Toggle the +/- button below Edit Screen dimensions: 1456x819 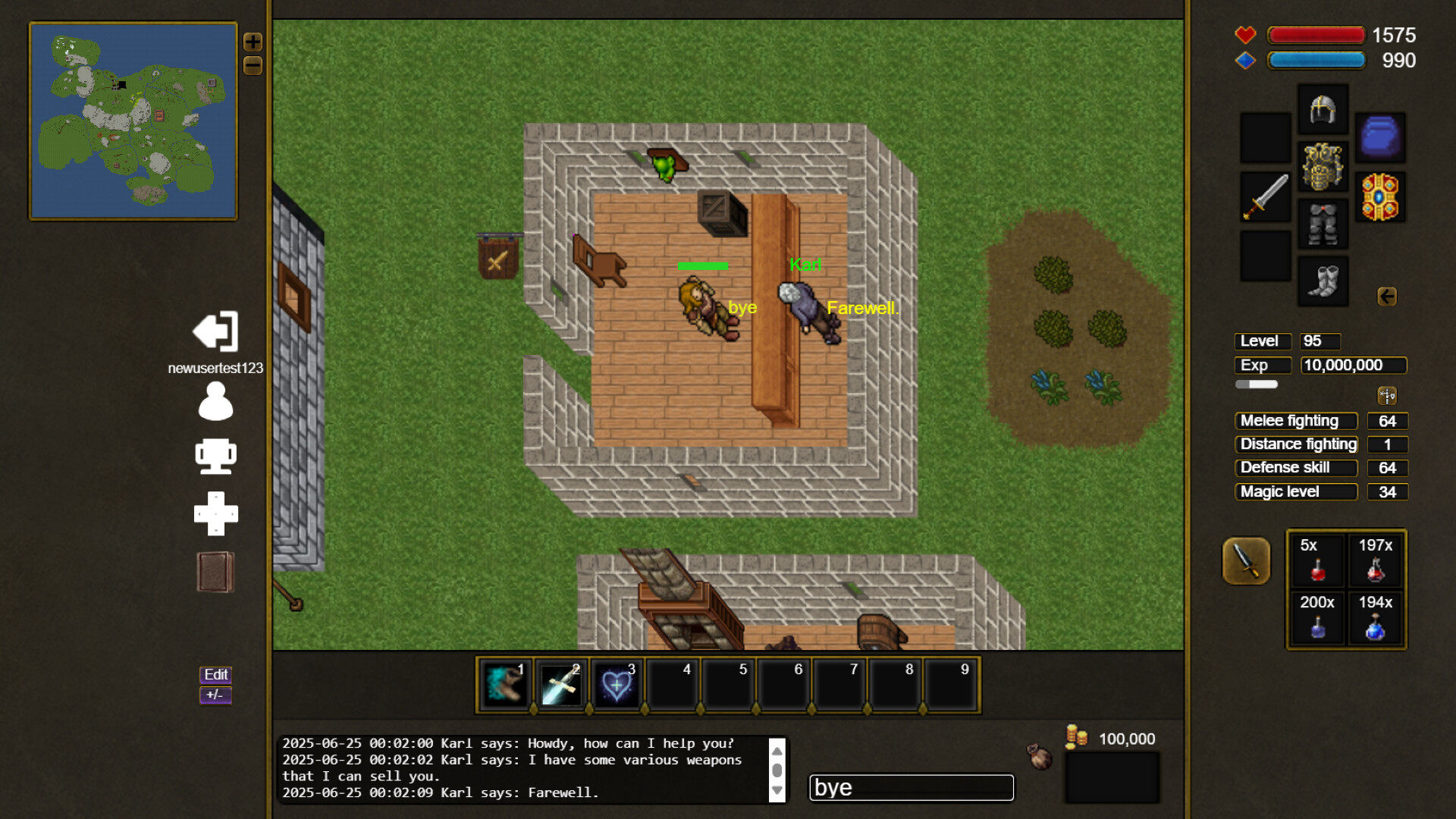[x=215, y=694]
